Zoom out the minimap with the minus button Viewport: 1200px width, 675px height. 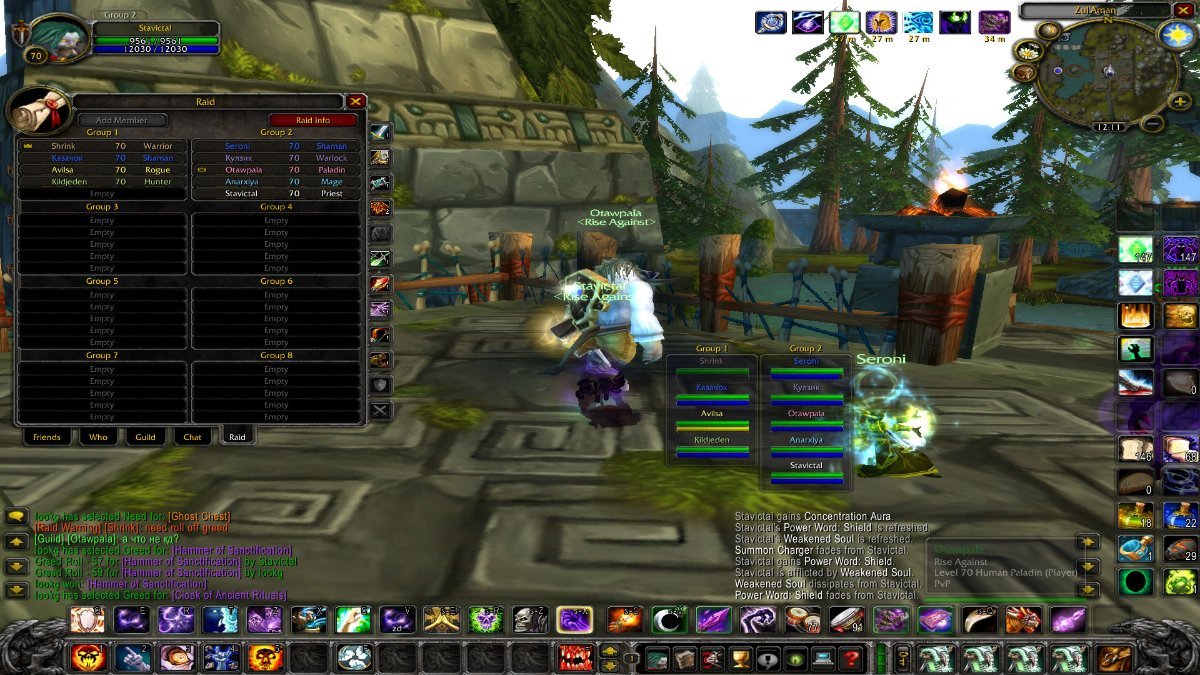1152,124
